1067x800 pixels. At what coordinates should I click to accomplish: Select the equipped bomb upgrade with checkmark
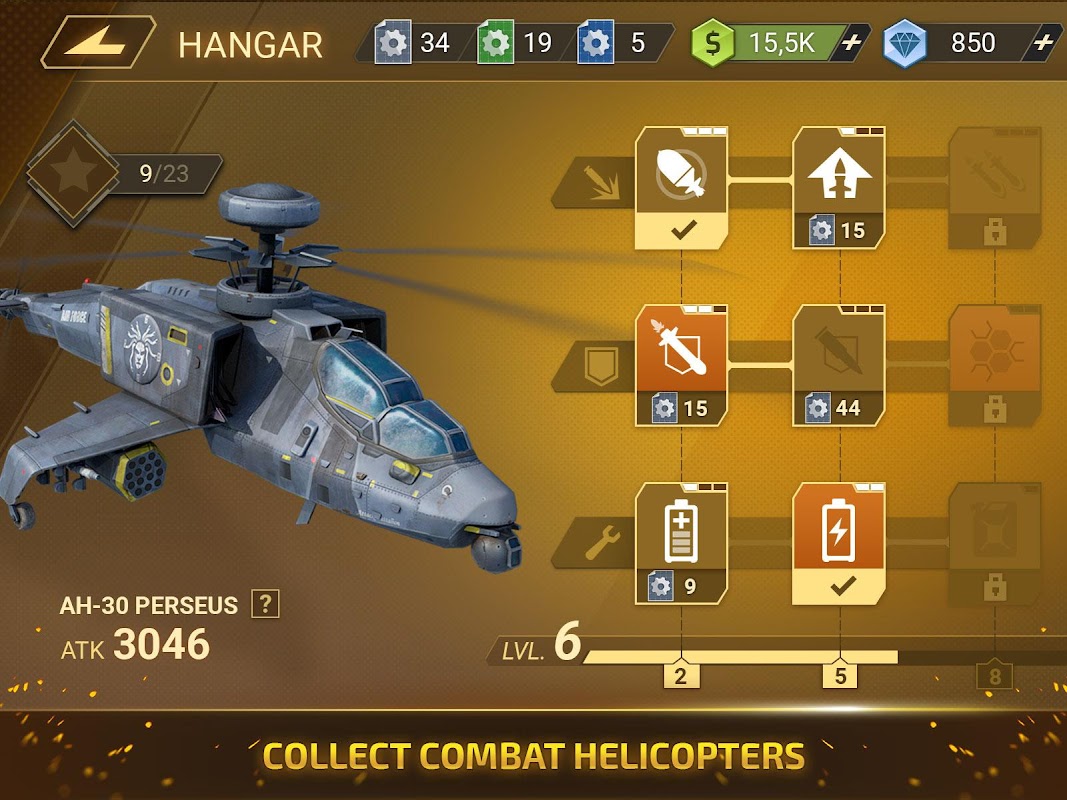pyautogui.click(x=682, y=187)
